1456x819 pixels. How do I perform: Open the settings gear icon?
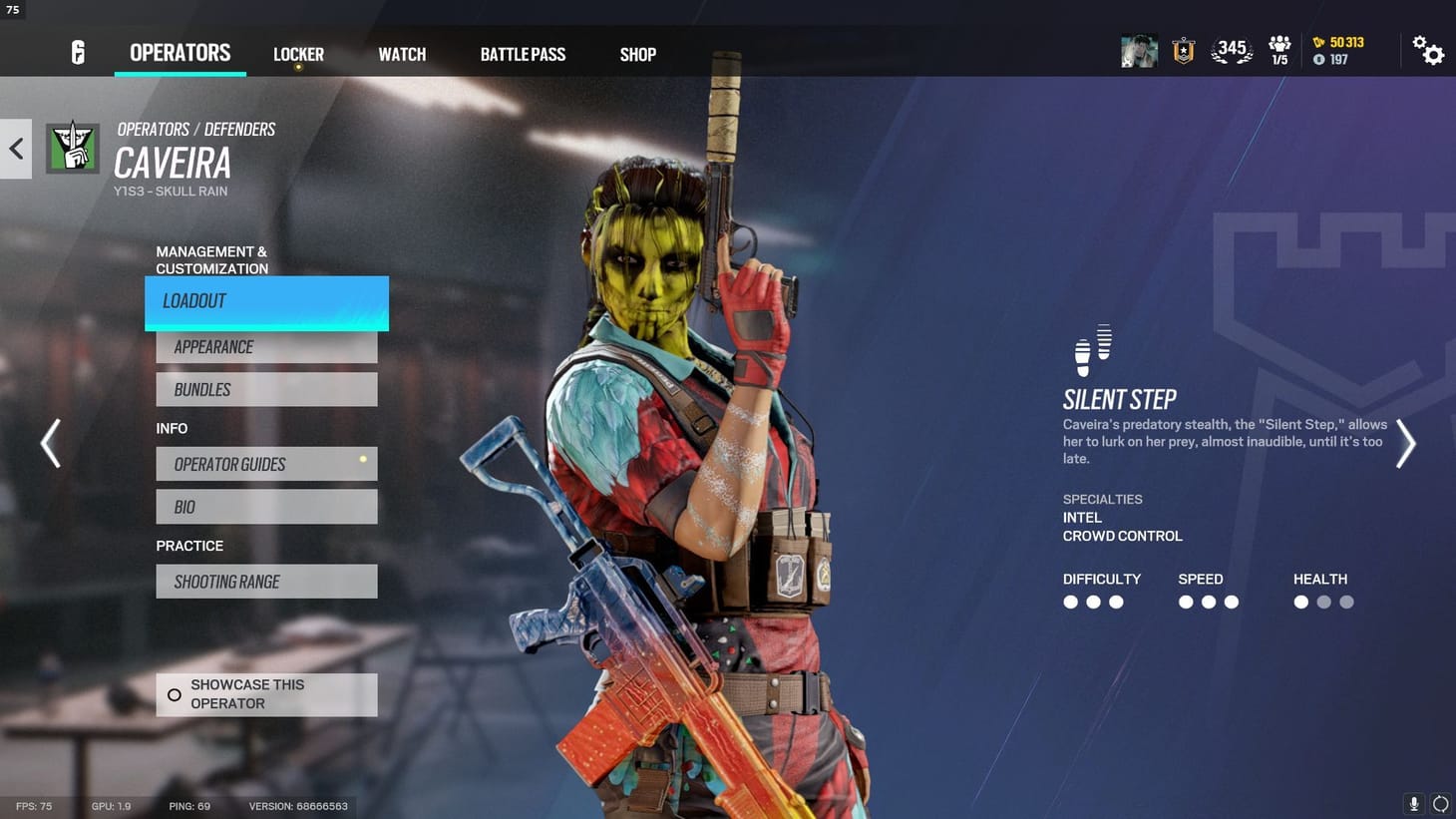1430,51
